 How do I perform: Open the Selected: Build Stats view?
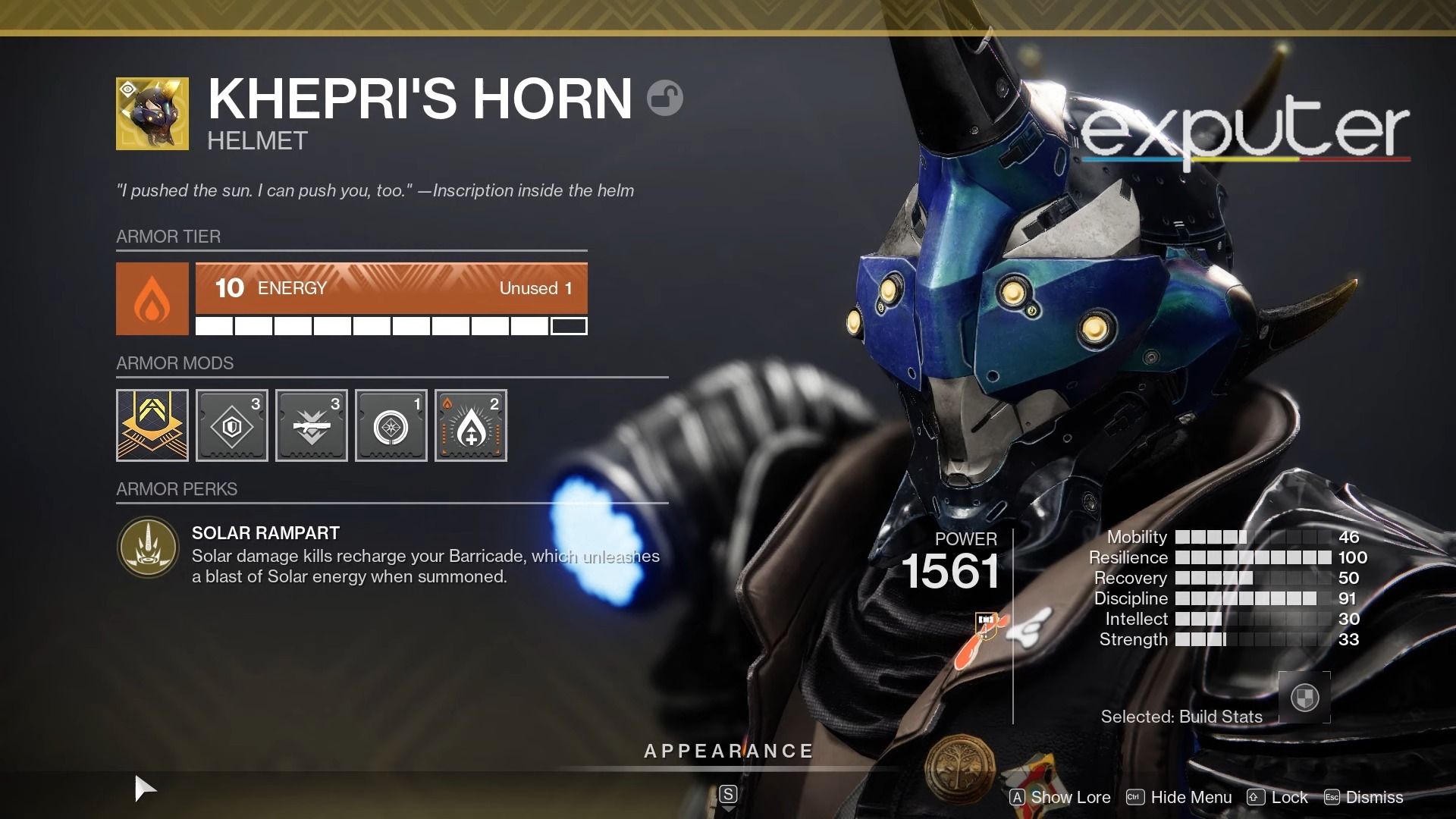tap(1181, 716)
